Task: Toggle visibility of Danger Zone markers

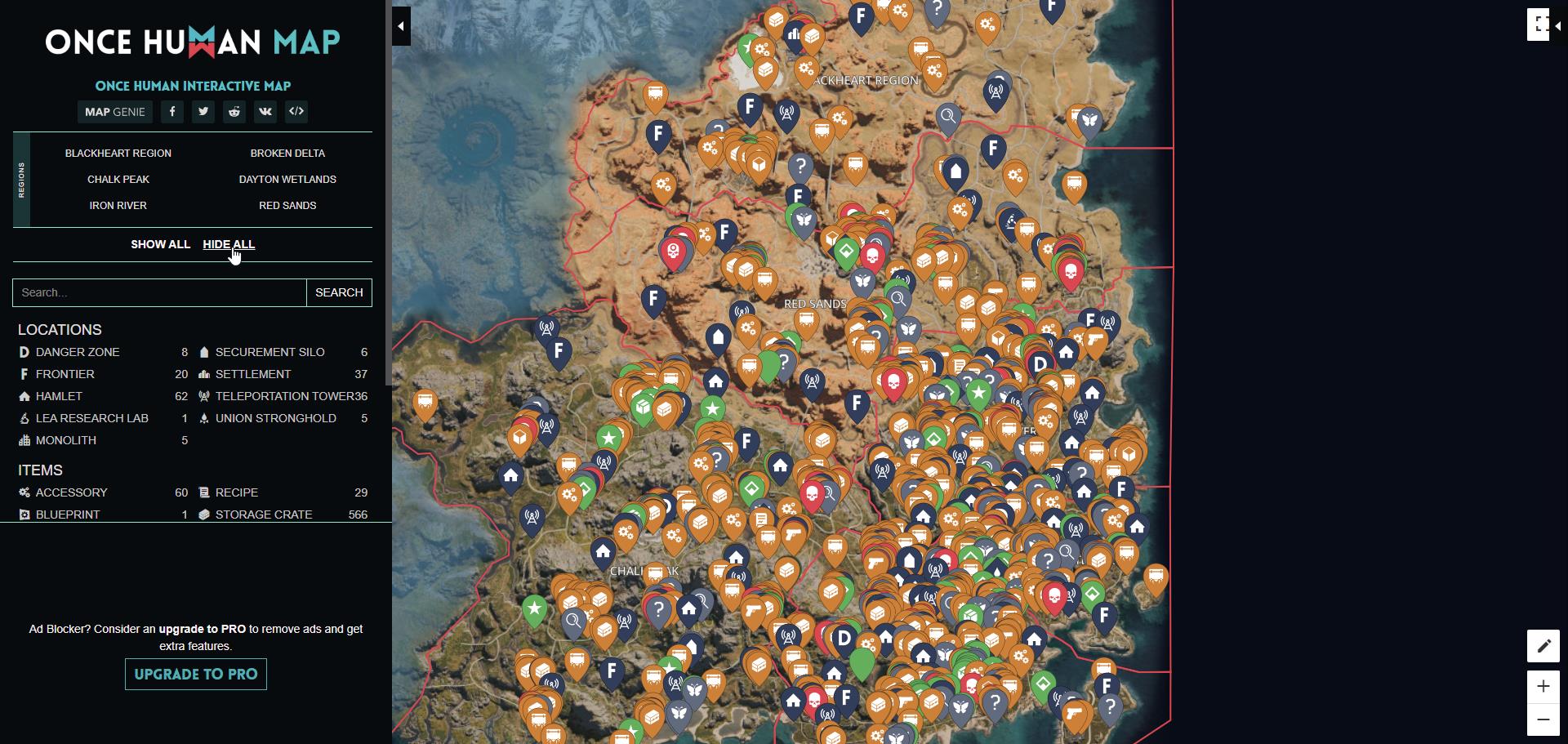Action: (78, 352)
